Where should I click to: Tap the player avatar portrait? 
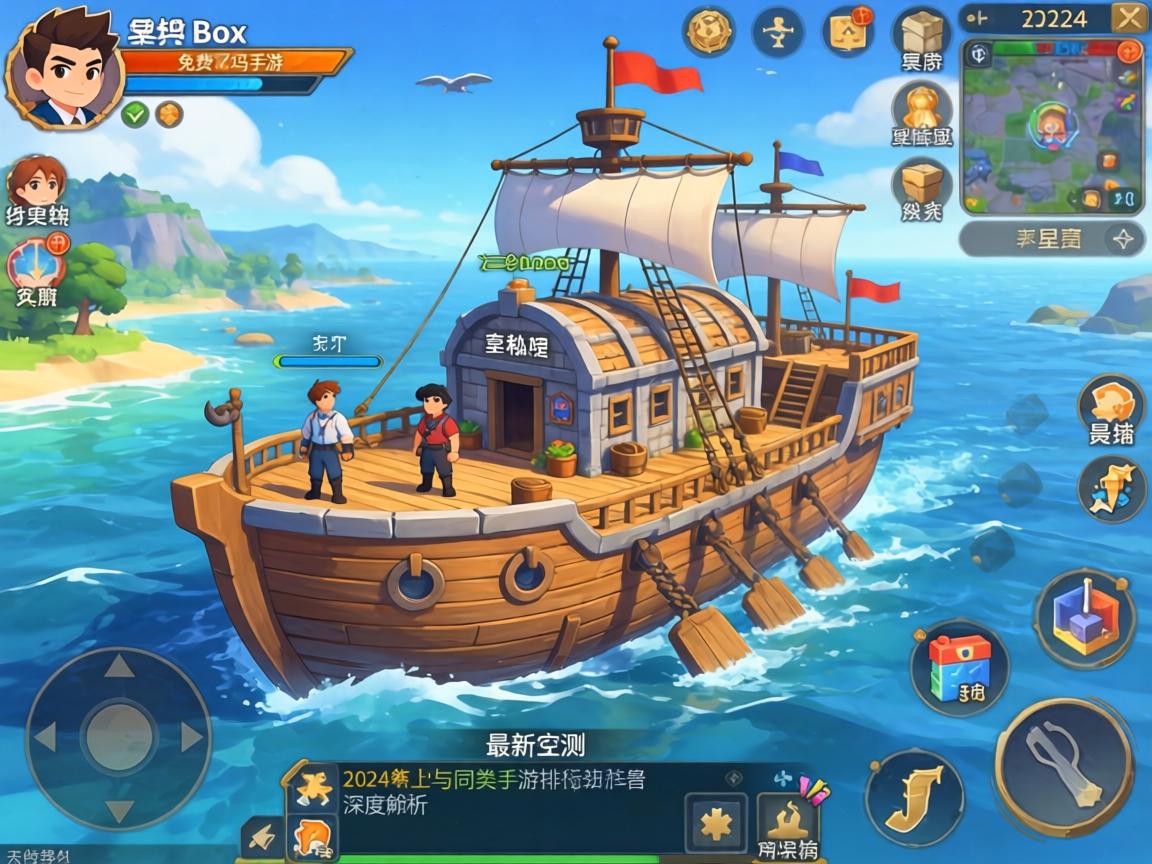tap(62, 68)
